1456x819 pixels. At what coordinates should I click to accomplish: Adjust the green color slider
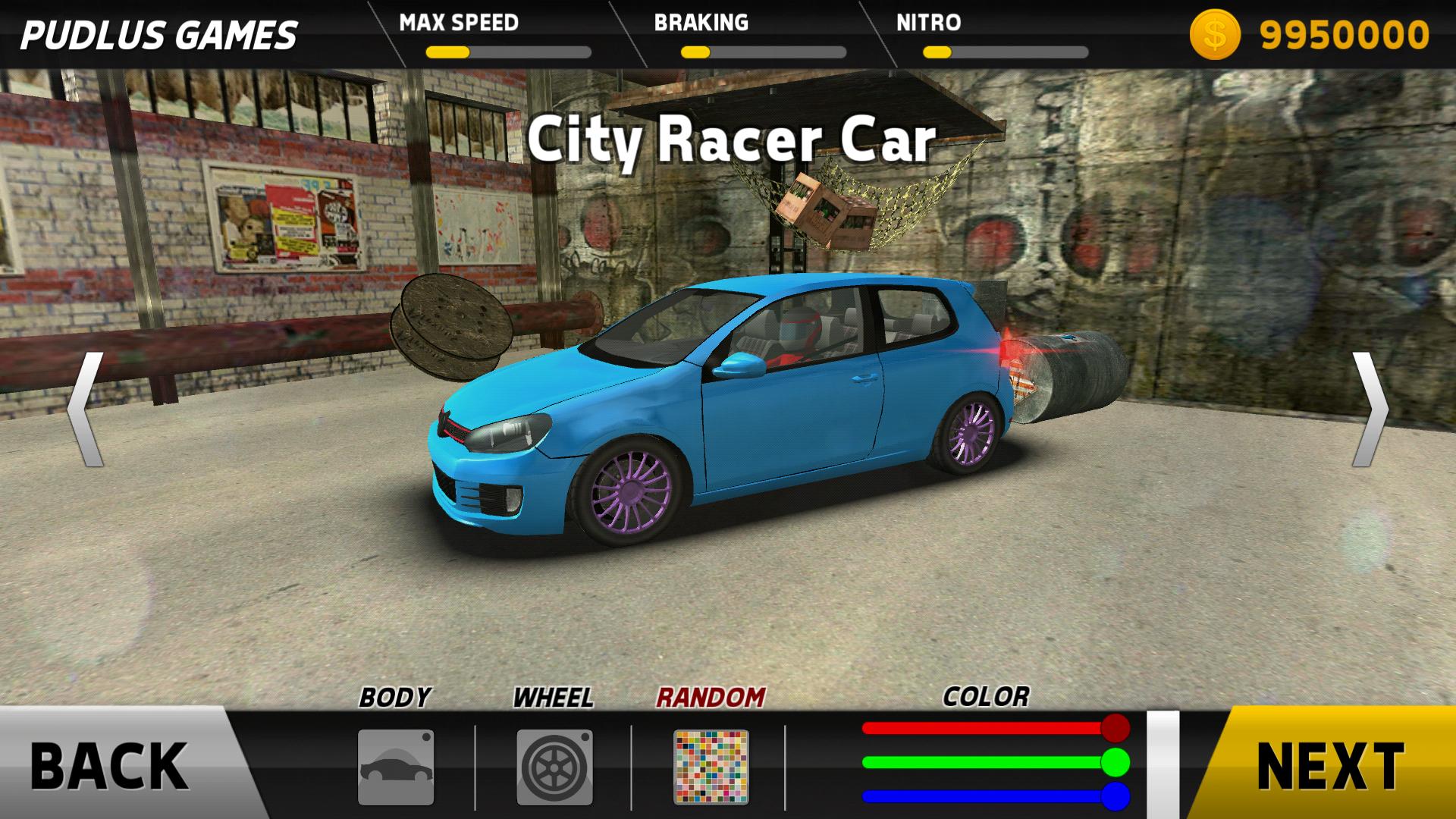pos(1115,762)
